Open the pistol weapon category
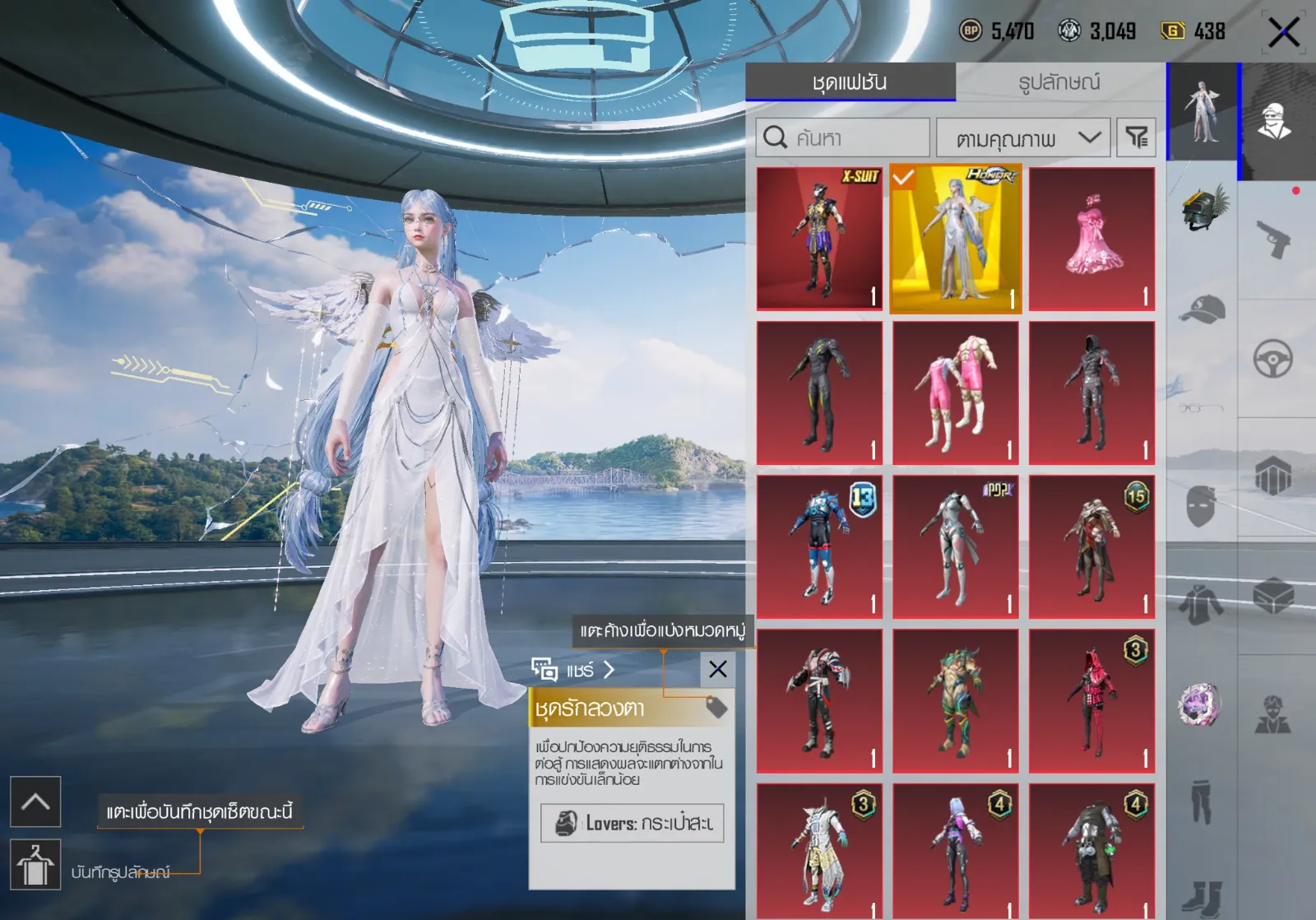The height and width of the screenshot is (920, 1316). 1273,239
